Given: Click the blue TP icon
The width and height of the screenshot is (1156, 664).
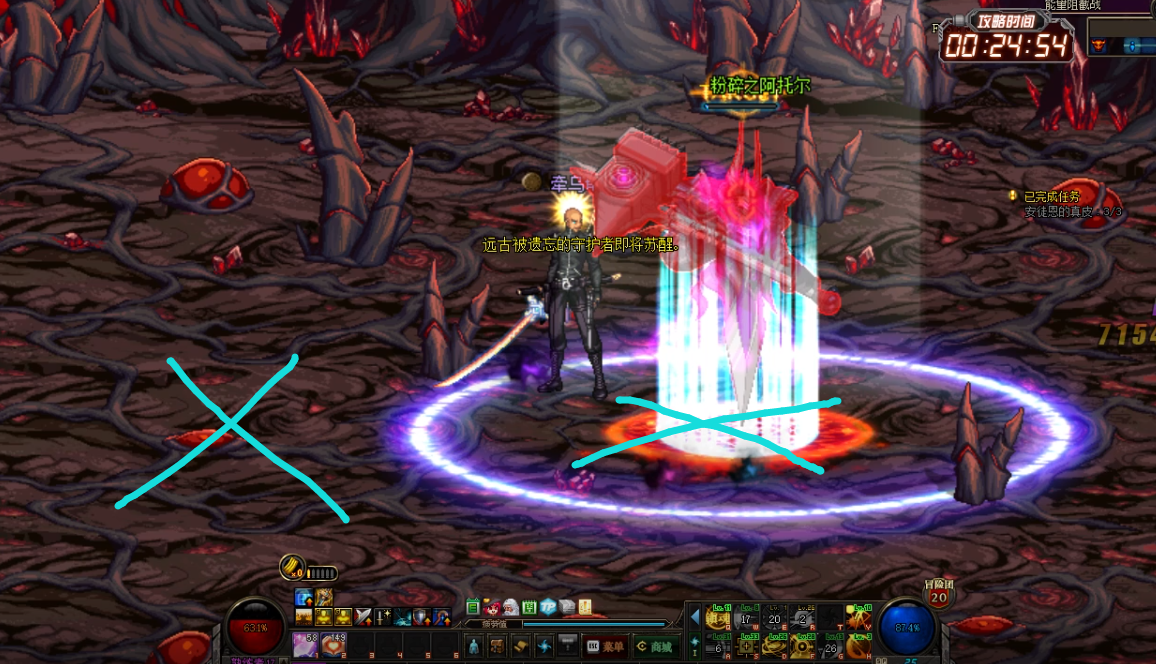Looking at the screenshot, I should point(548,607).
